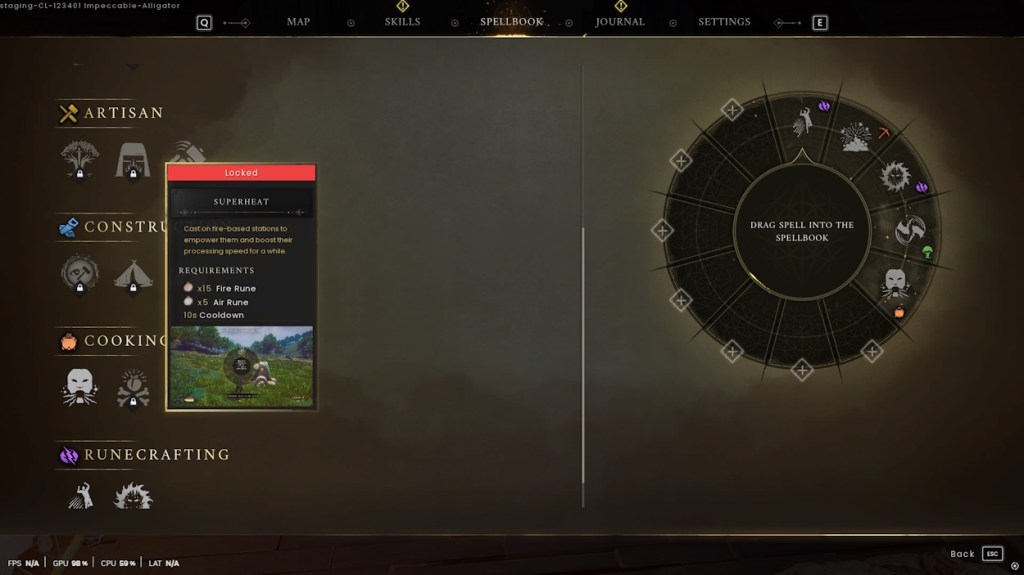Select the dancing figure Runecrafting spell
The height and width of the screenshot is (575, 1024).
[x=80, y=494]
